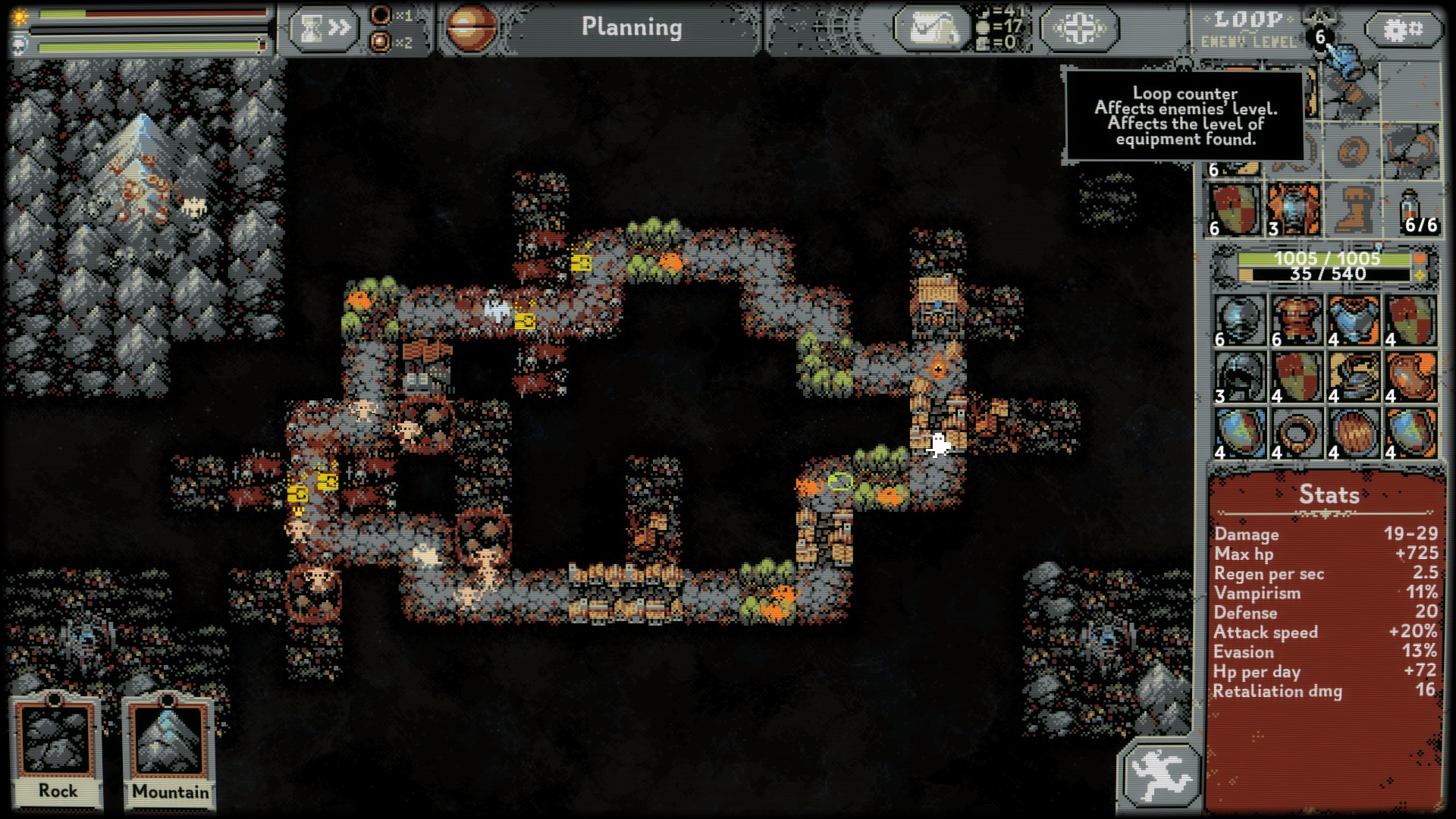Click the Planning mode orb

471,29
